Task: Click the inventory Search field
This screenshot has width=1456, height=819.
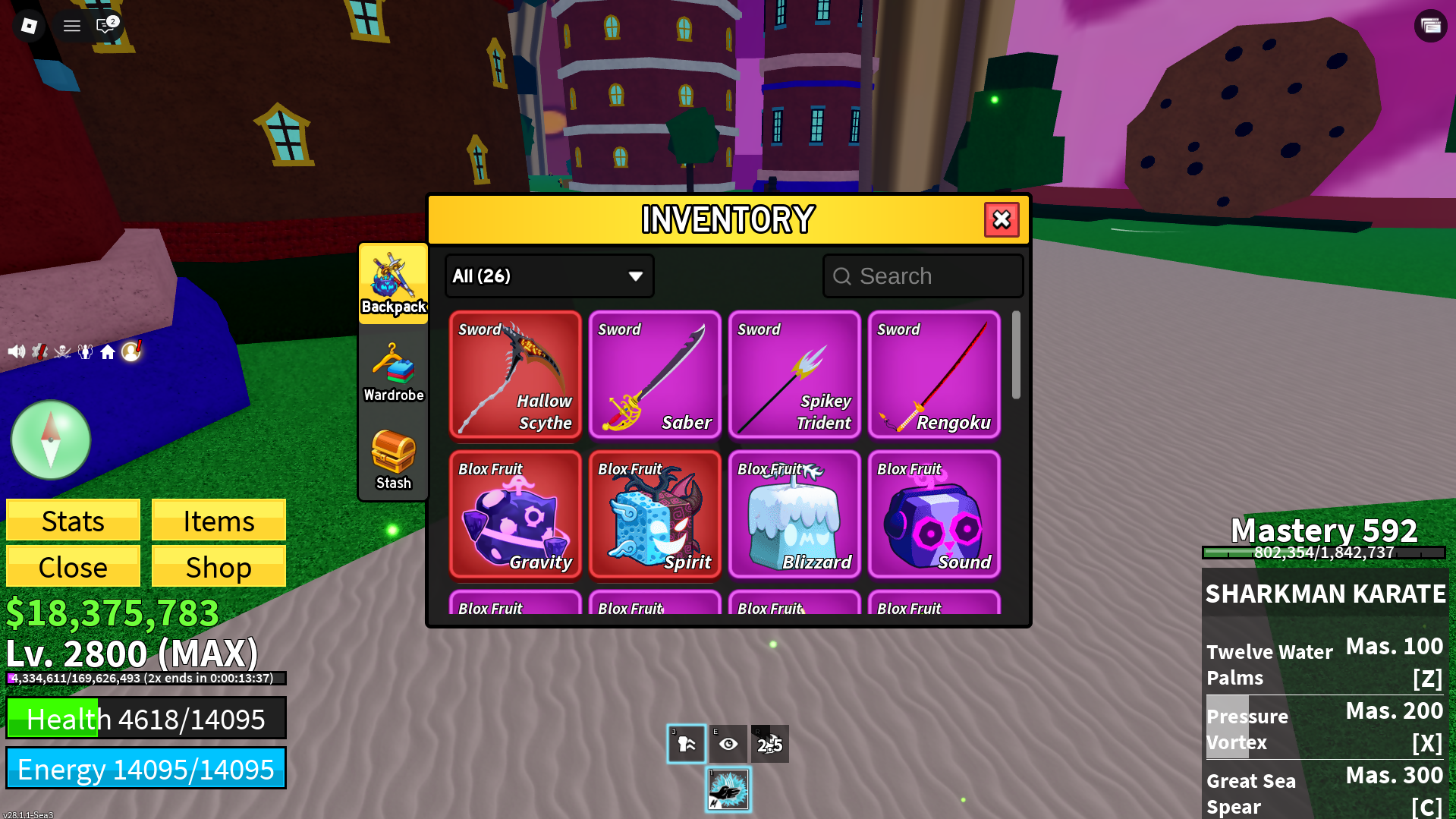Action: 923,276
